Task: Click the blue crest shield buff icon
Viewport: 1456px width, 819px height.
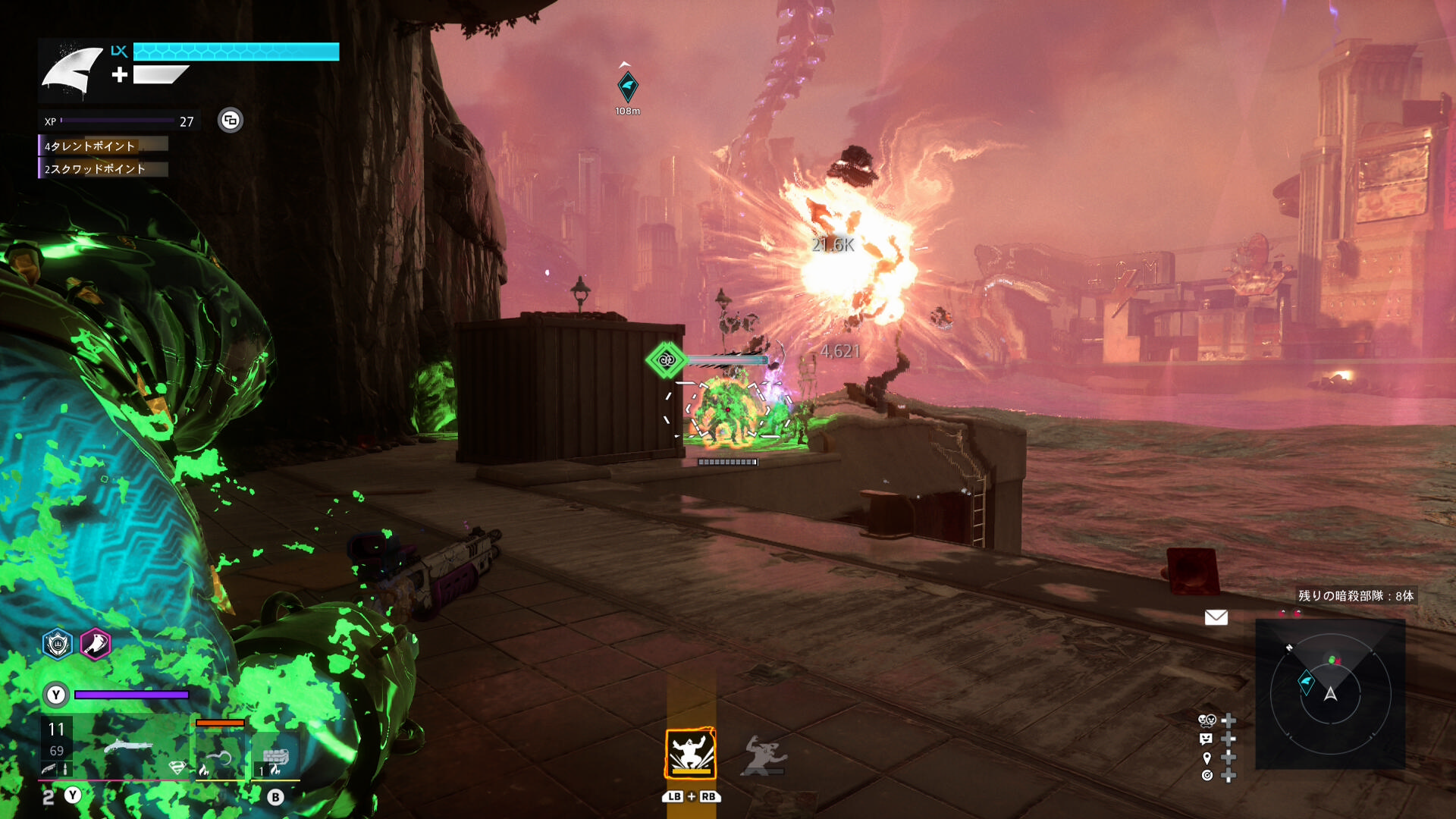Action: pyautogui.click(x=58, y=644)
